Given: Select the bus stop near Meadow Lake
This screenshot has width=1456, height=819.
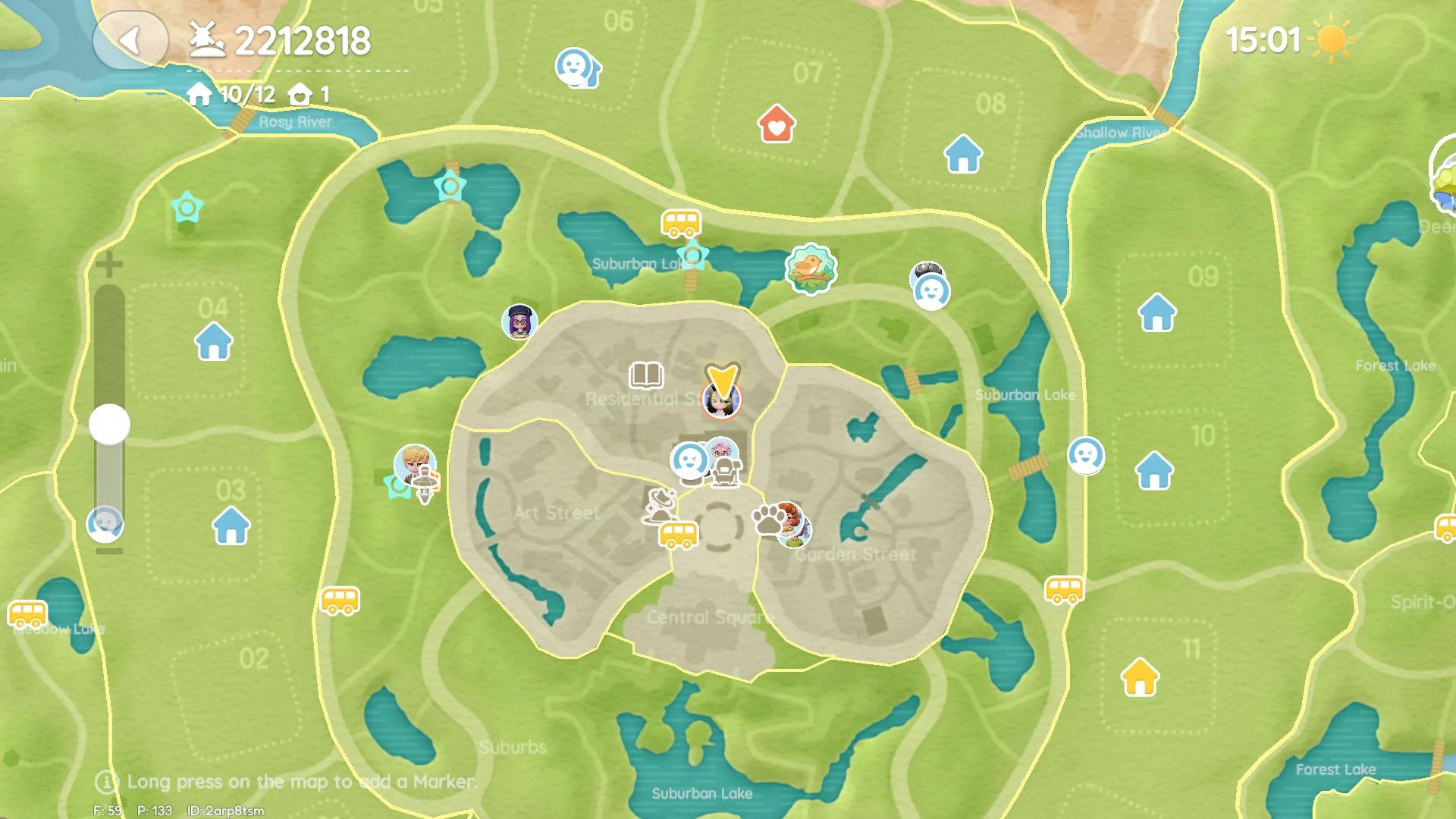Looking at the screenshot, I should click(28, 613).
